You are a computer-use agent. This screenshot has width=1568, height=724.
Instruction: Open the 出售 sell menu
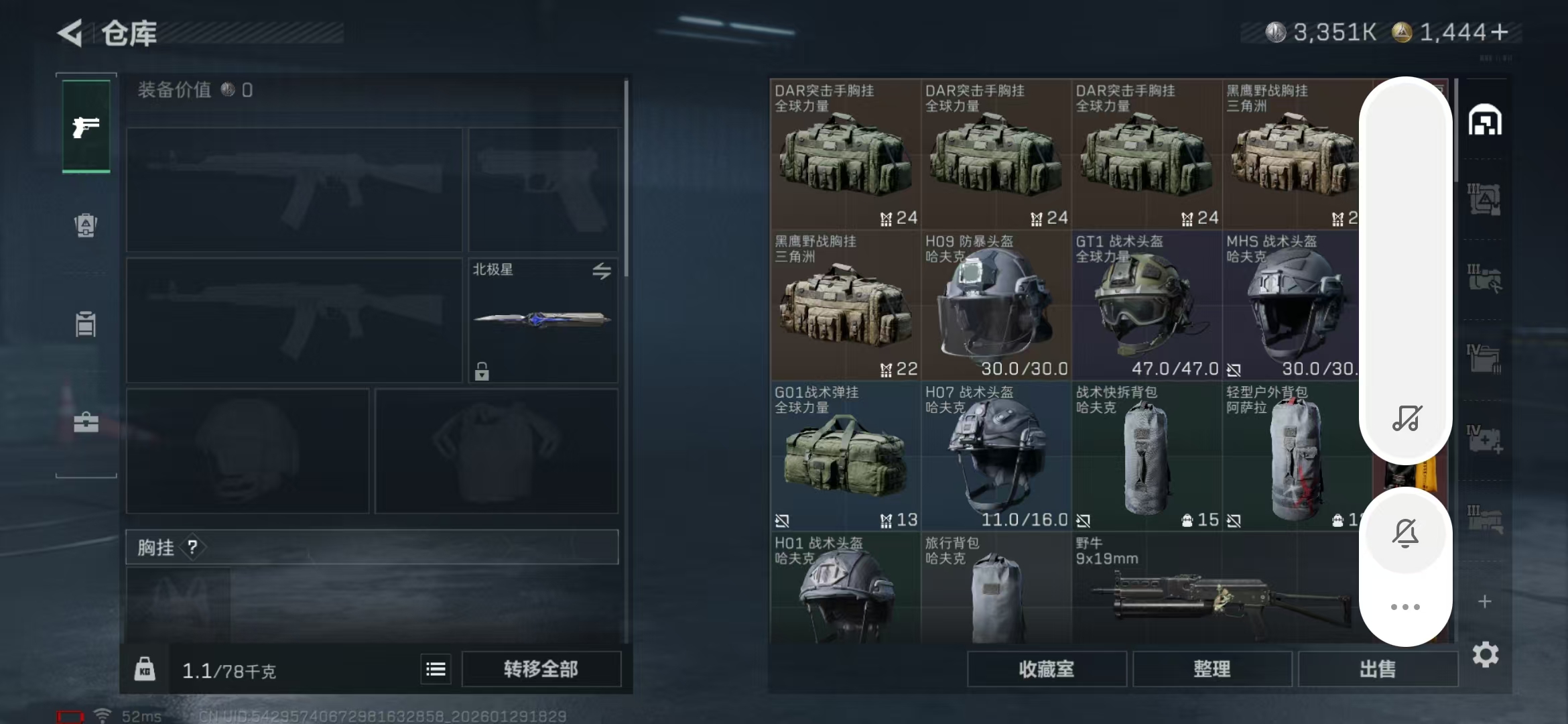[1377, 669]
